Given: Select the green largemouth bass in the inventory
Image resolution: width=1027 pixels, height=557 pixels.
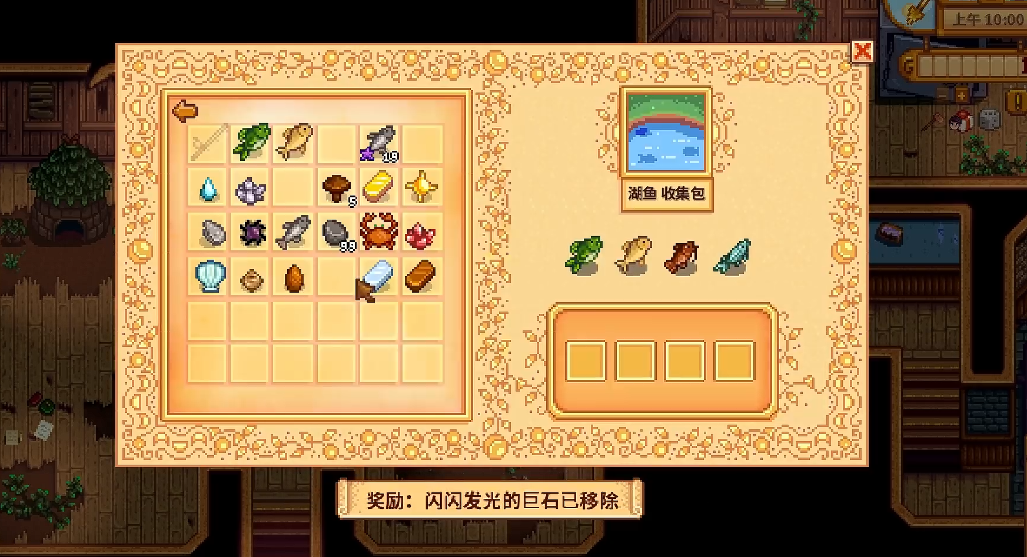Looking at the screenshot, I should [252, 142].
